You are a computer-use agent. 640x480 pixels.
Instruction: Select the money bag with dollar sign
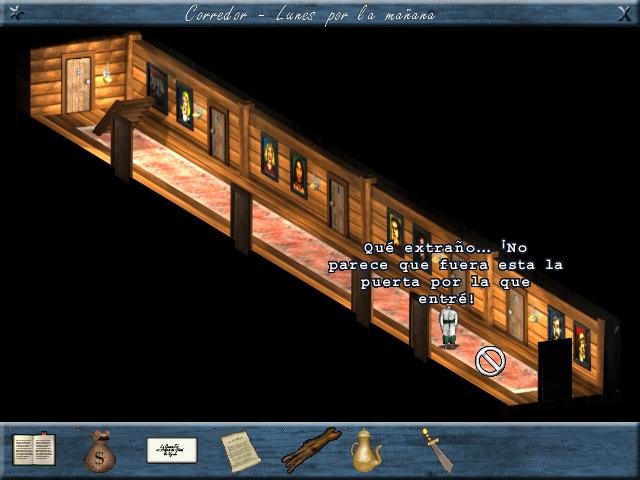(100, 450)
